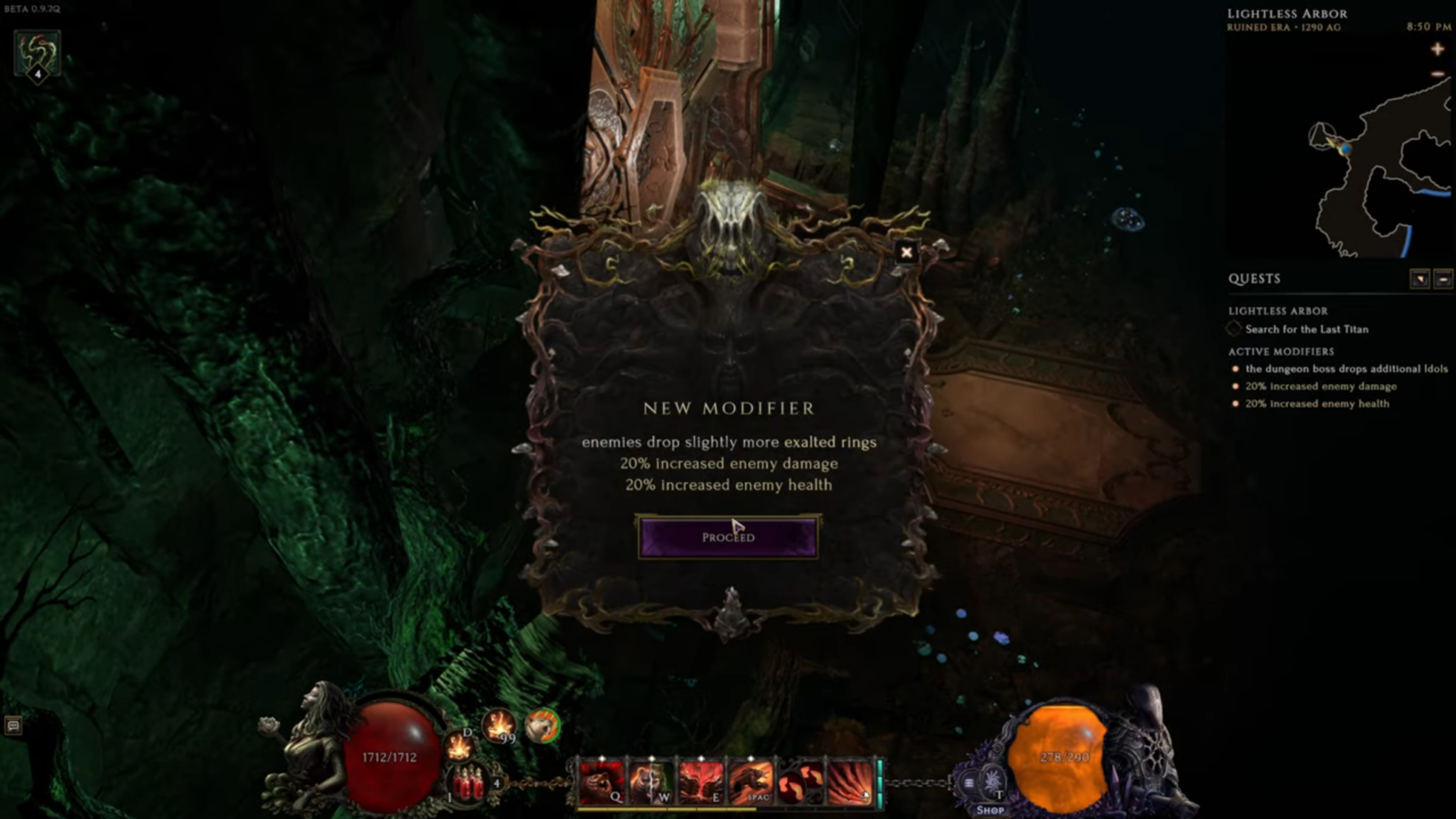
Task: Click the campfire buff icon showing 99 stacks
Action: point(498,727)
